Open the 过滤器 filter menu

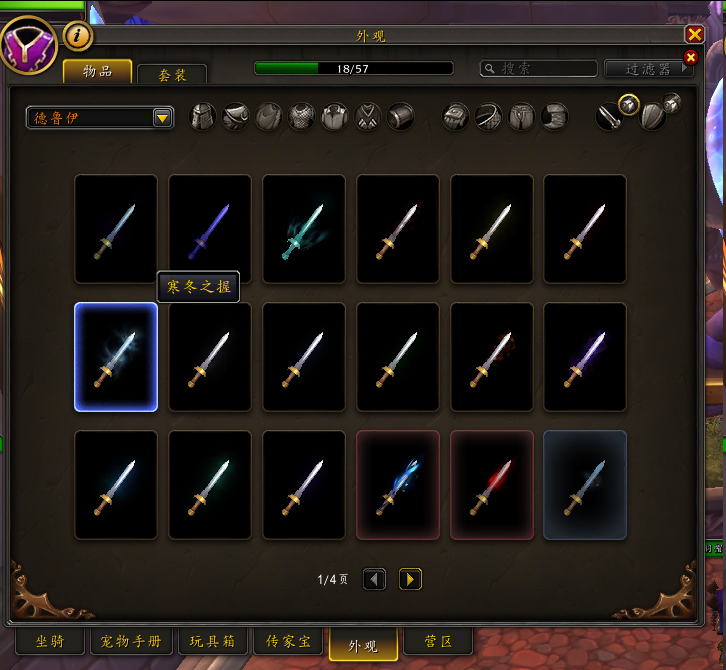[649, 68]
